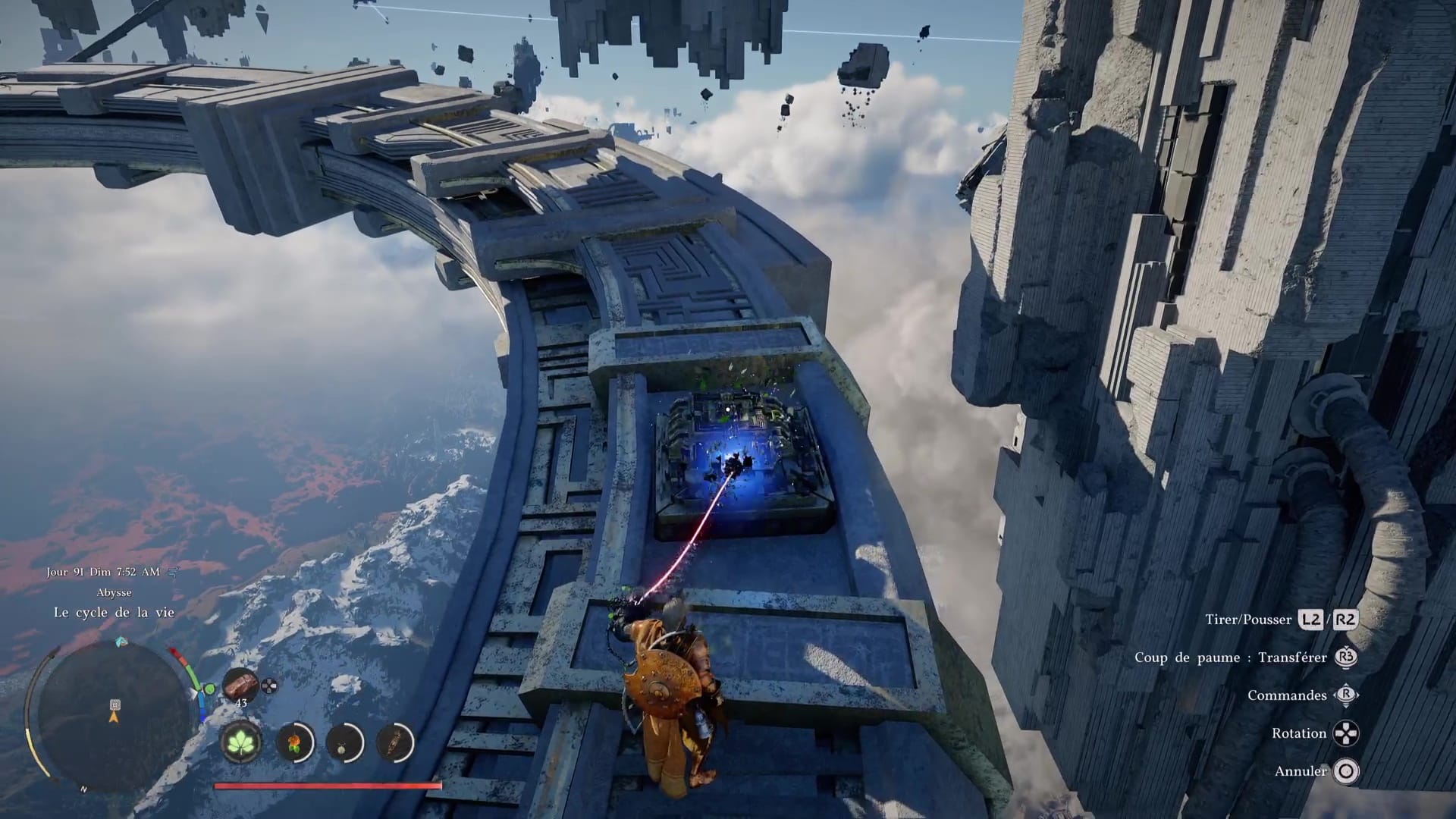1456x819 pixels.
Task: Select the pale beetle item slot
Action: point(344,742)
